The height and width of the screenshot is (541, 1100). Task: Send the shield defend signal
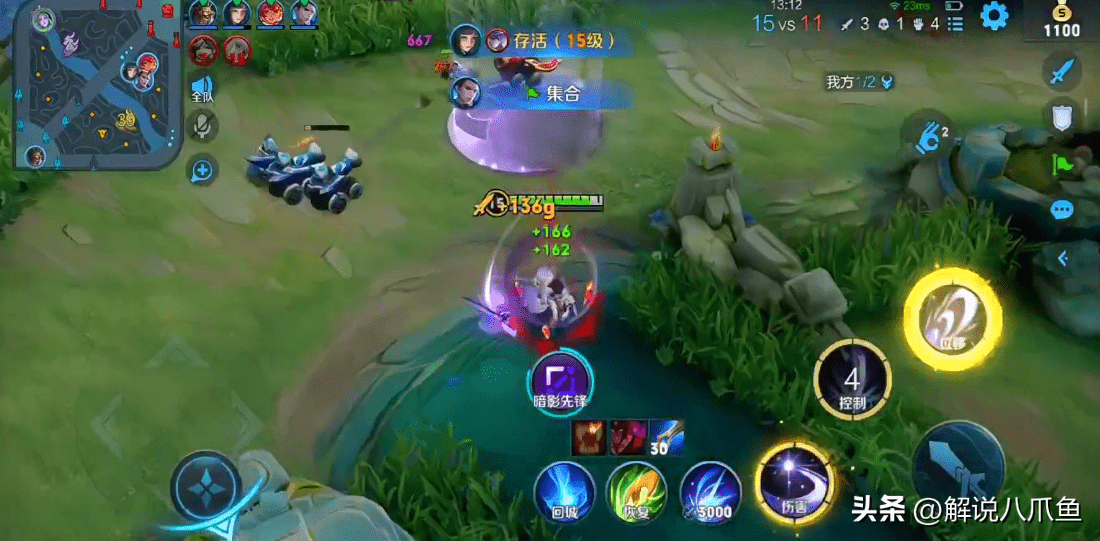coord(1062,117)
